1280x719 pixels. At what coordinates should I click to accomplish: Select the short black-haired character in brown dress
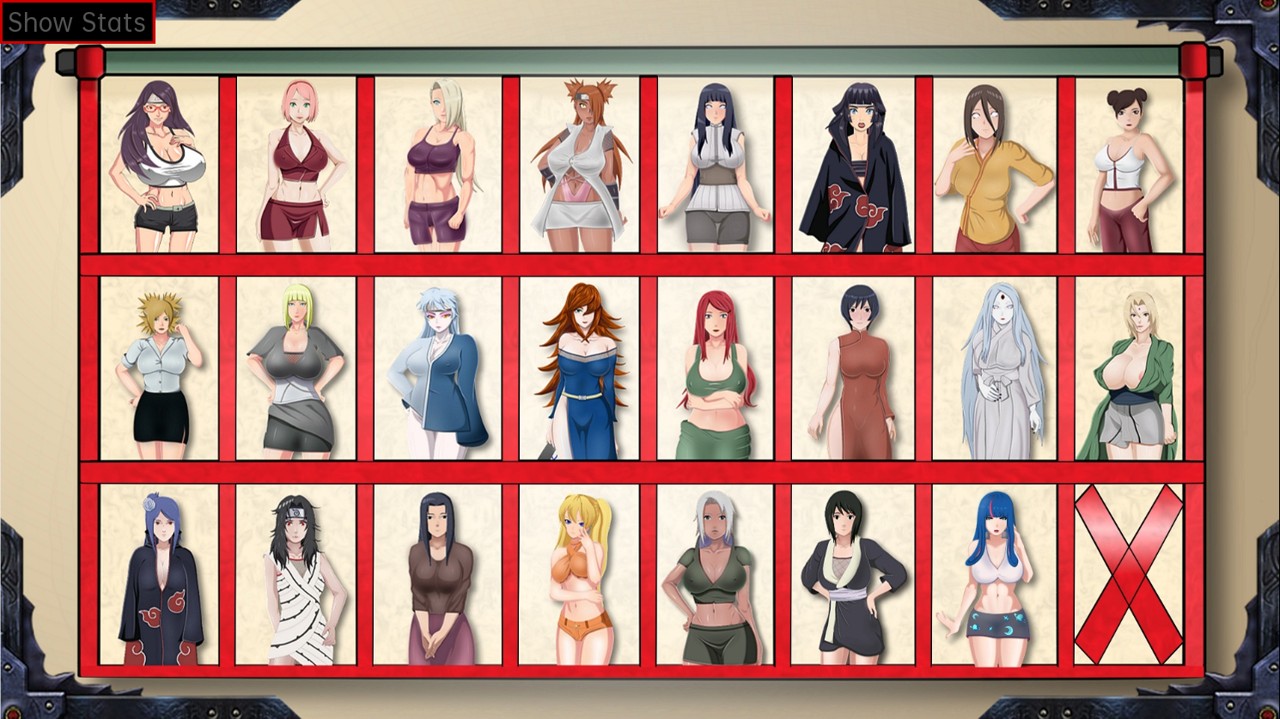click(853, 368)
